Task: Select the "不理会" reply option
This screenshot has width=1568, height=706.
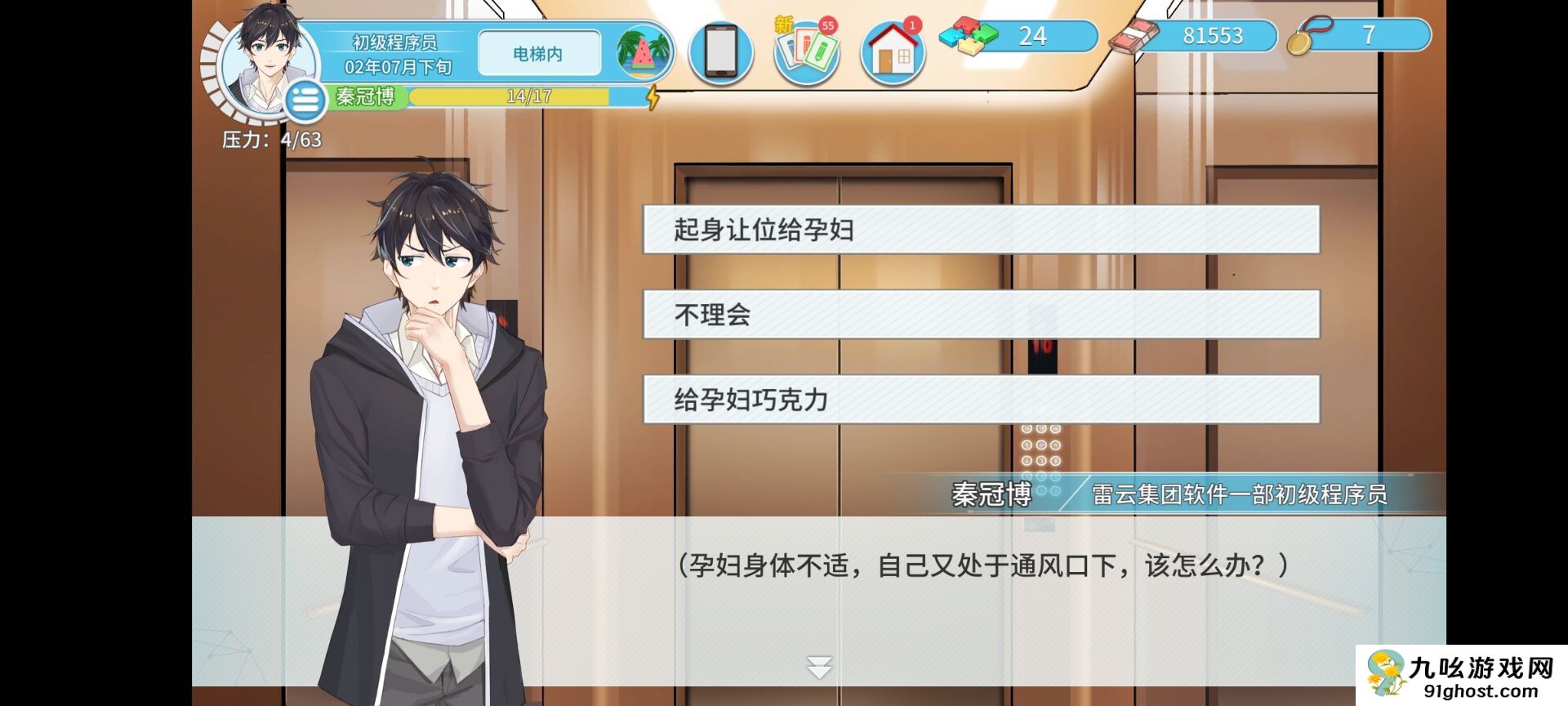Action: click(x=981, y=315)
